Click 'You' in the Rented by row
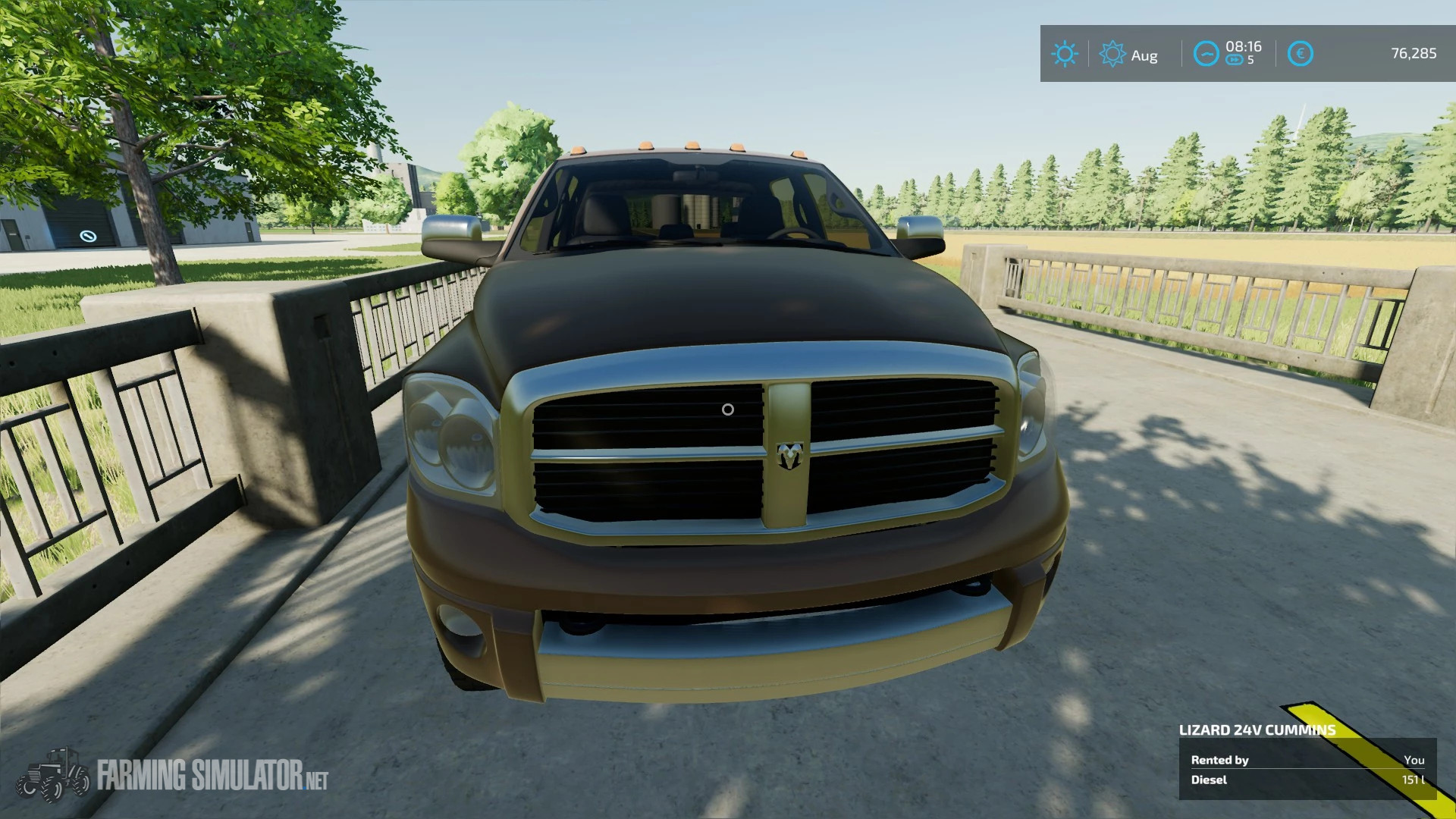1456x819 pixels. (1415, 759)
